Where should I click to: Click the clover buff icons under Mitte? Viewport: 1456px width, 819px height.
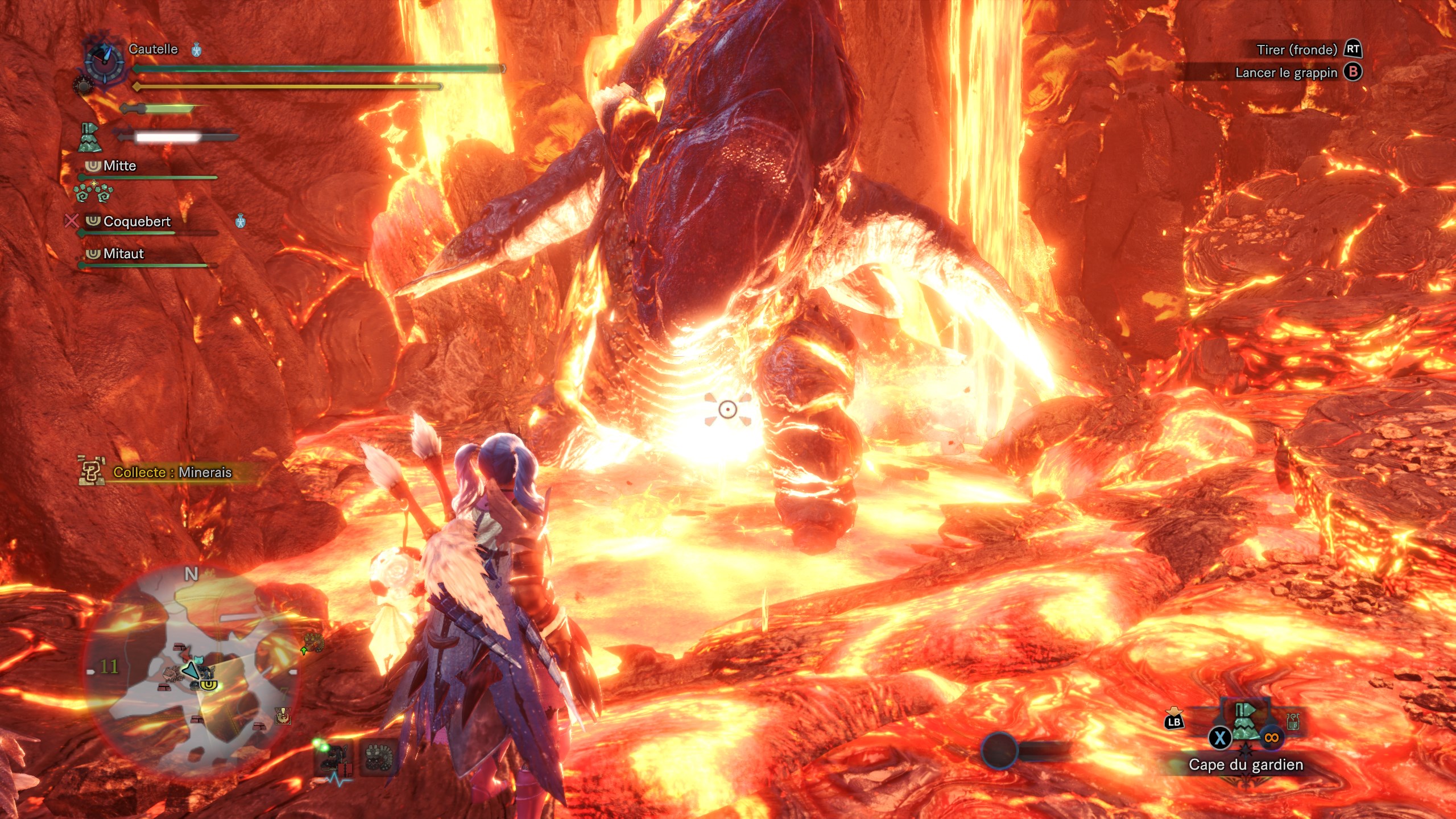tap(93, 193)
